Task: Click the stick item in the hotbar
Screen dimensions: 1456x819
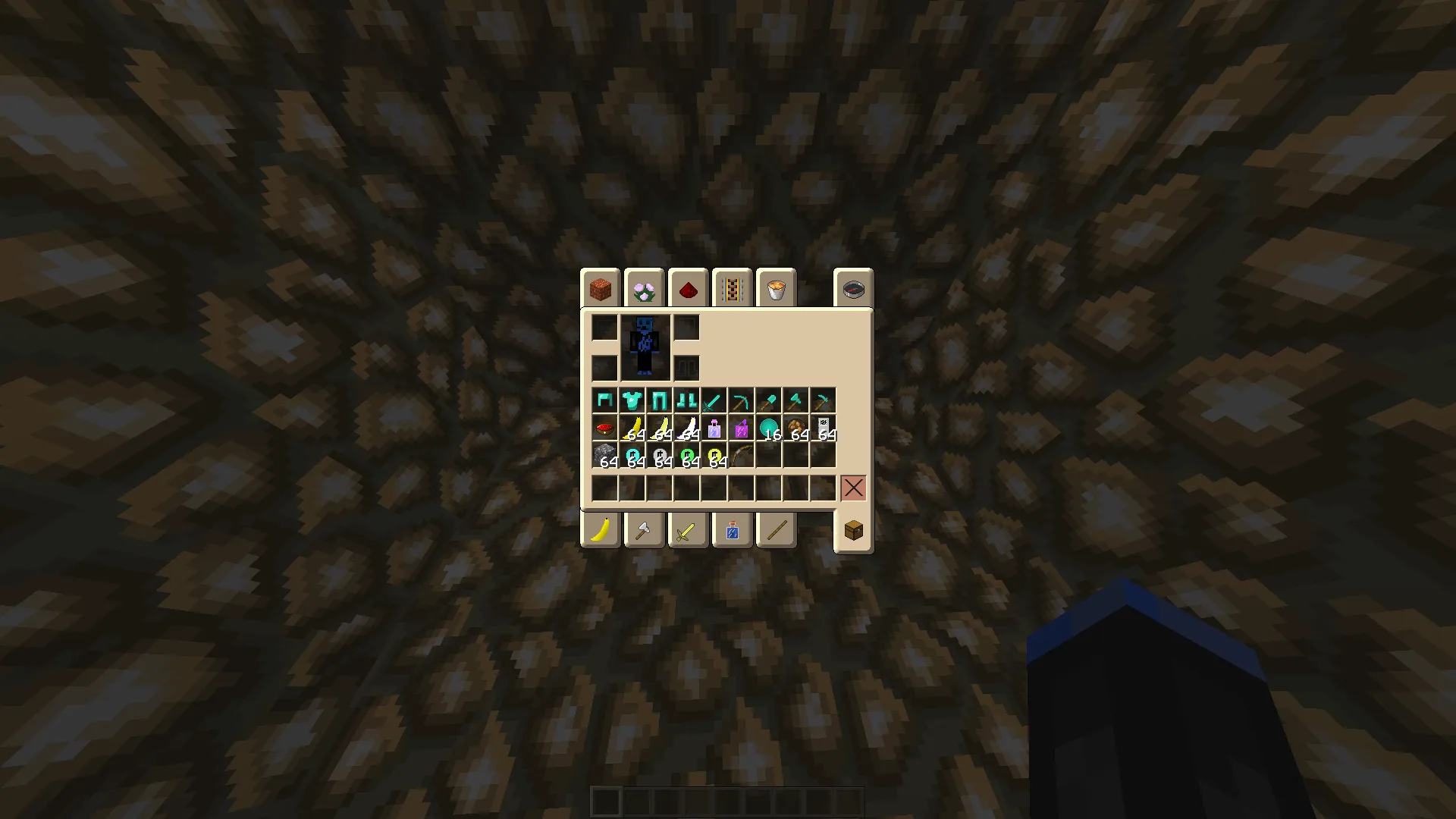Action: pos(777,529)
